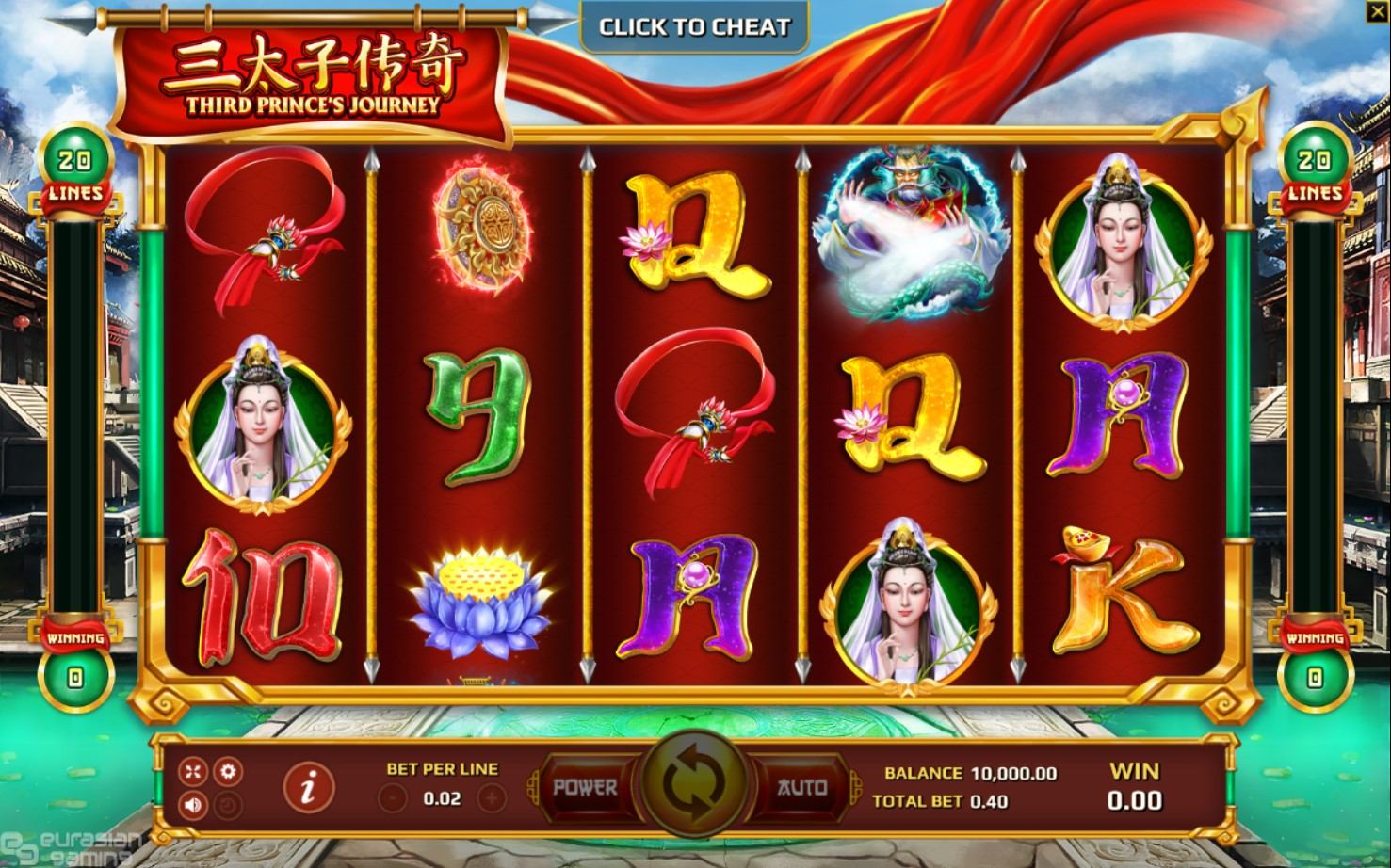Activate the POWER button
The height and width of the screenshot is (868, 1391).
[585, 787]
